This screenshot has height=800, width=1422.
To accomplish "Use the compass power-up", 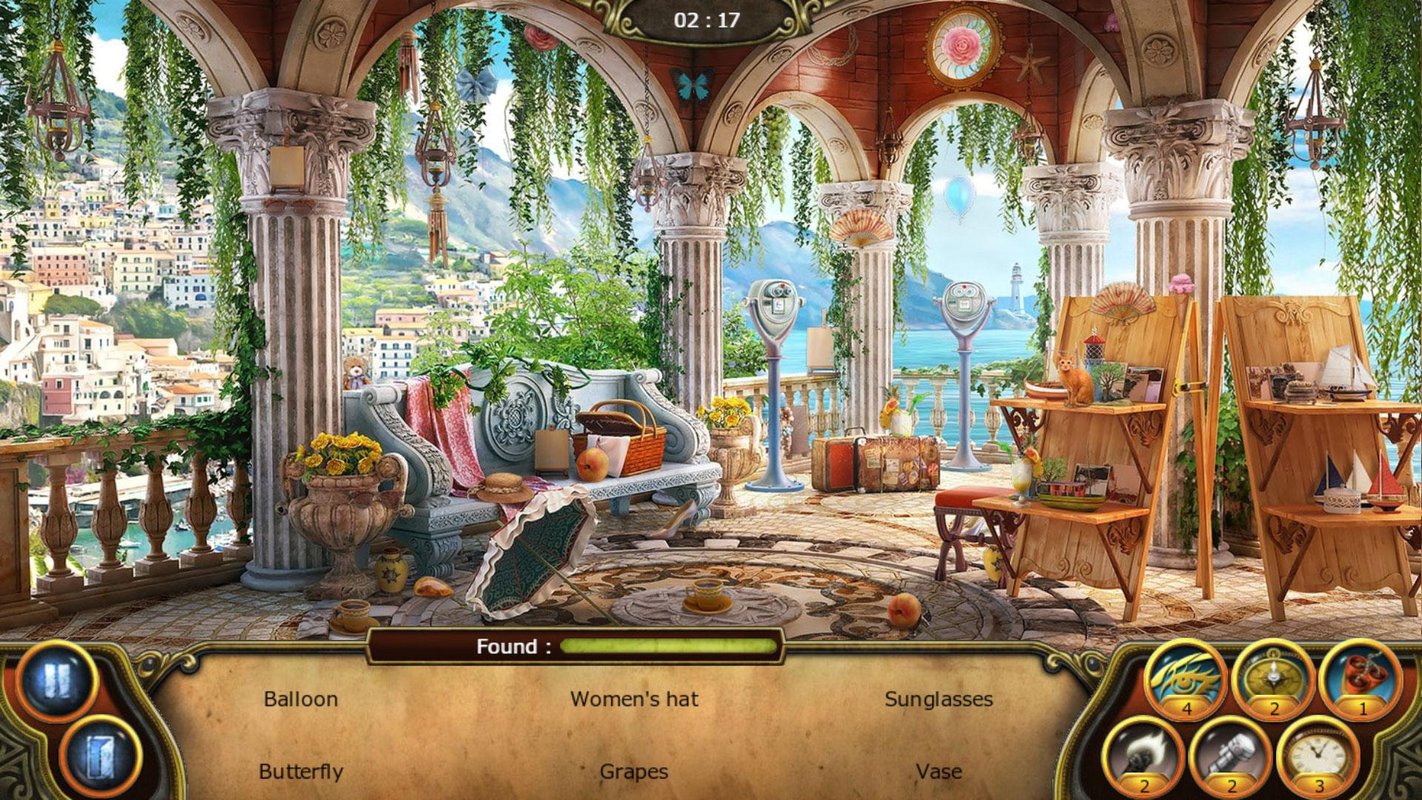I will [1273, 679].
